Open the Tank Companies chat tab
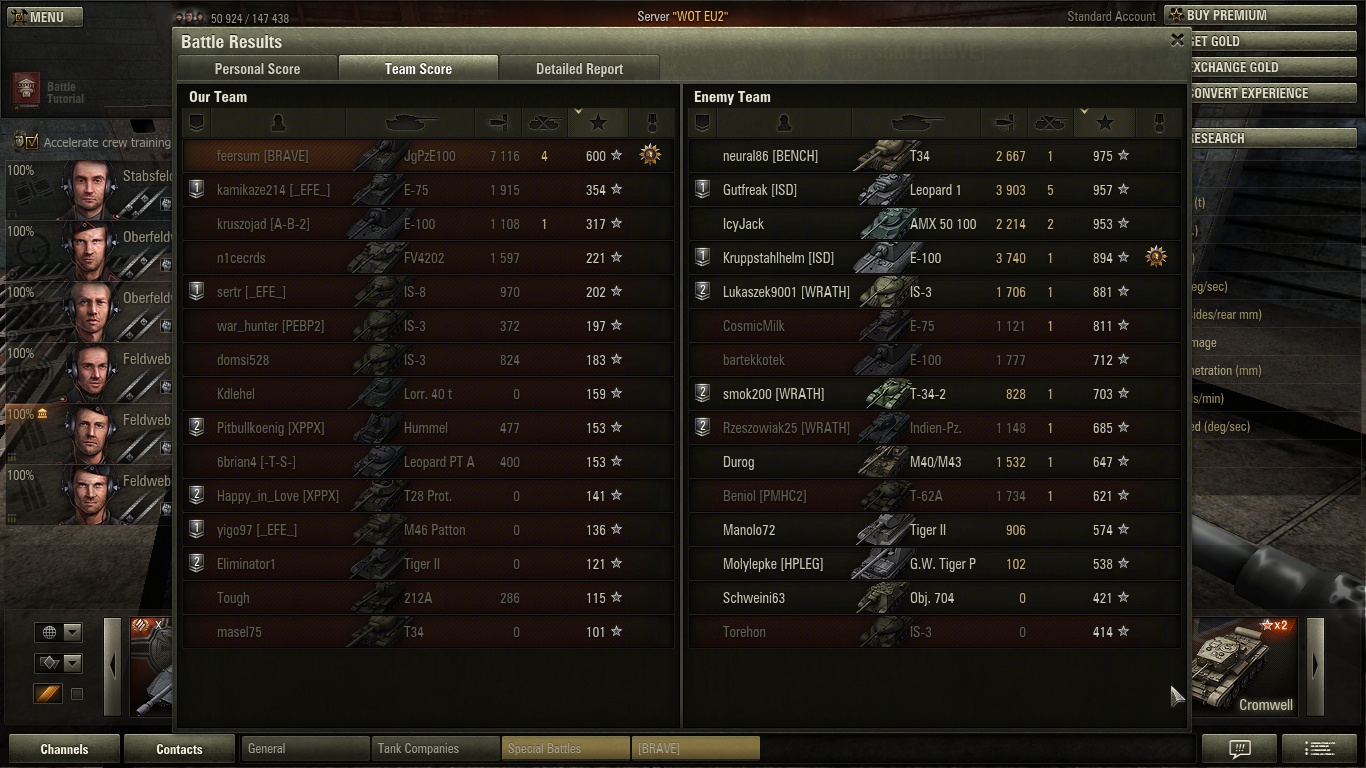 435,748
